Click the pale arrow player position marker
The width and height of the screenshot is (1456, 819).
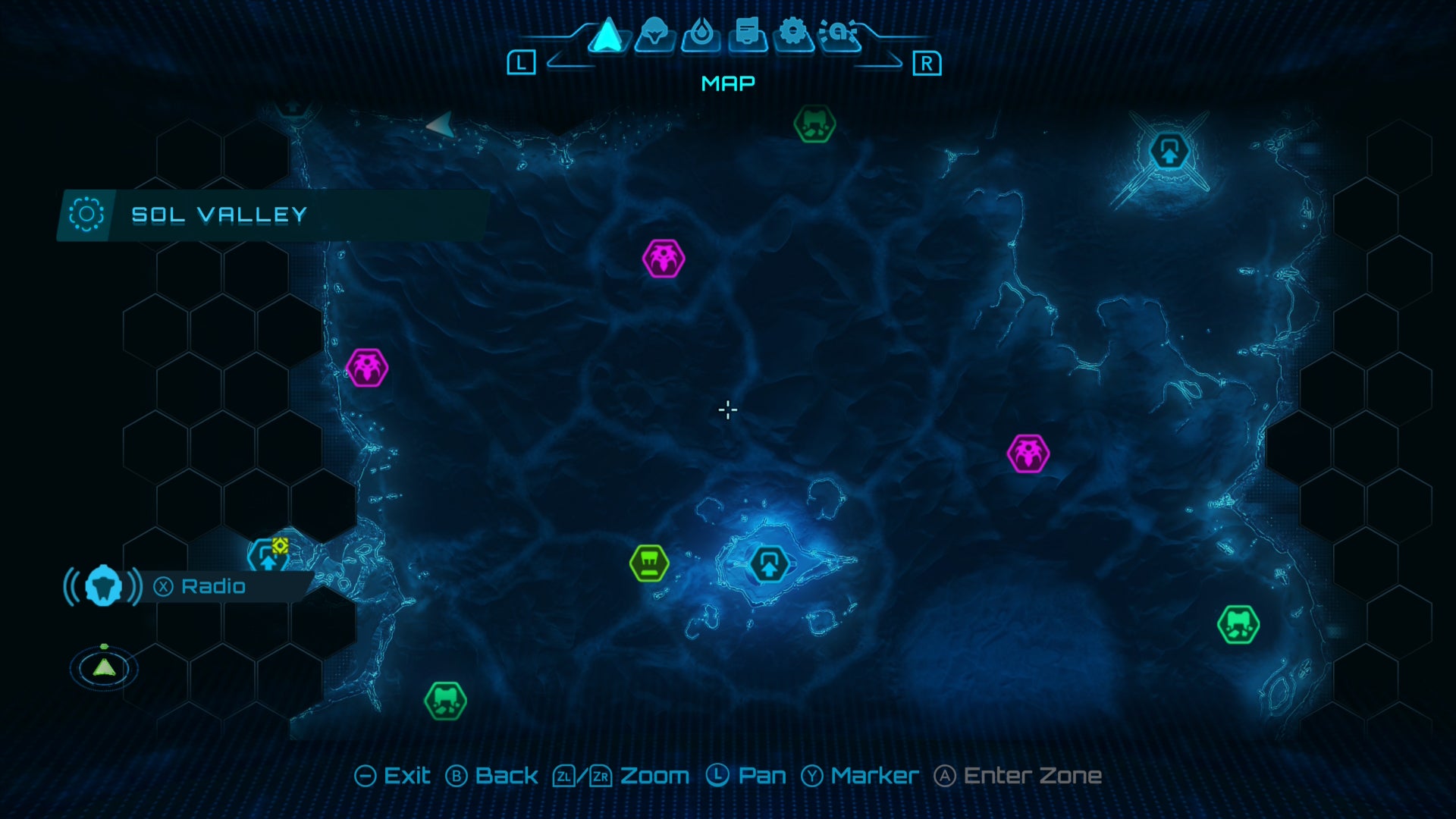(440, 125)
